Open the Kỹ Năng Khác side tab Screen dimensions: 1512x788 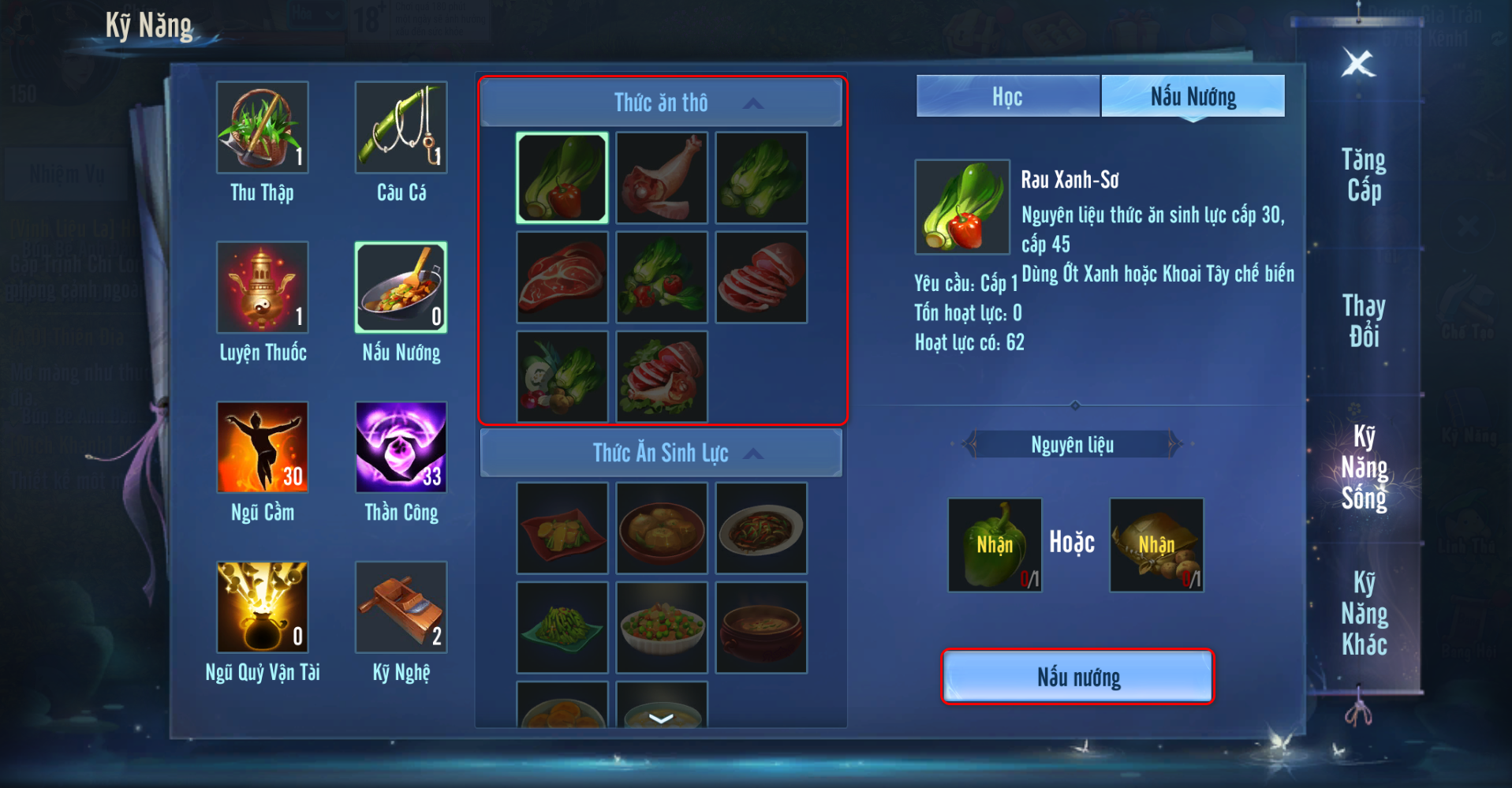[1364, 614]
